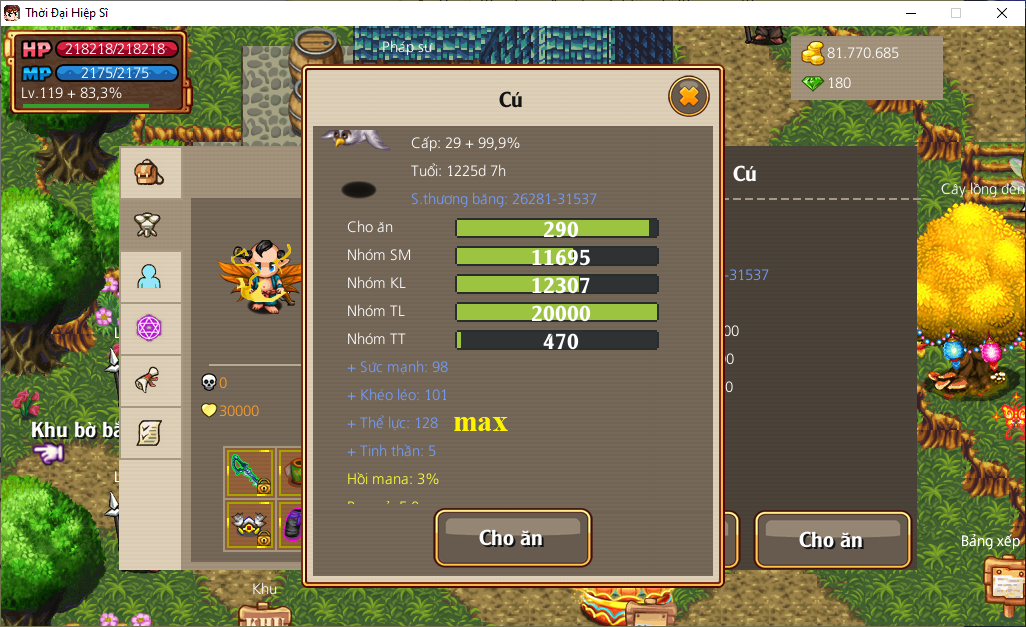Click Cho ăn on the background side panel
The height and width of the screenshot is (627, 1026).
pos(831,540)
